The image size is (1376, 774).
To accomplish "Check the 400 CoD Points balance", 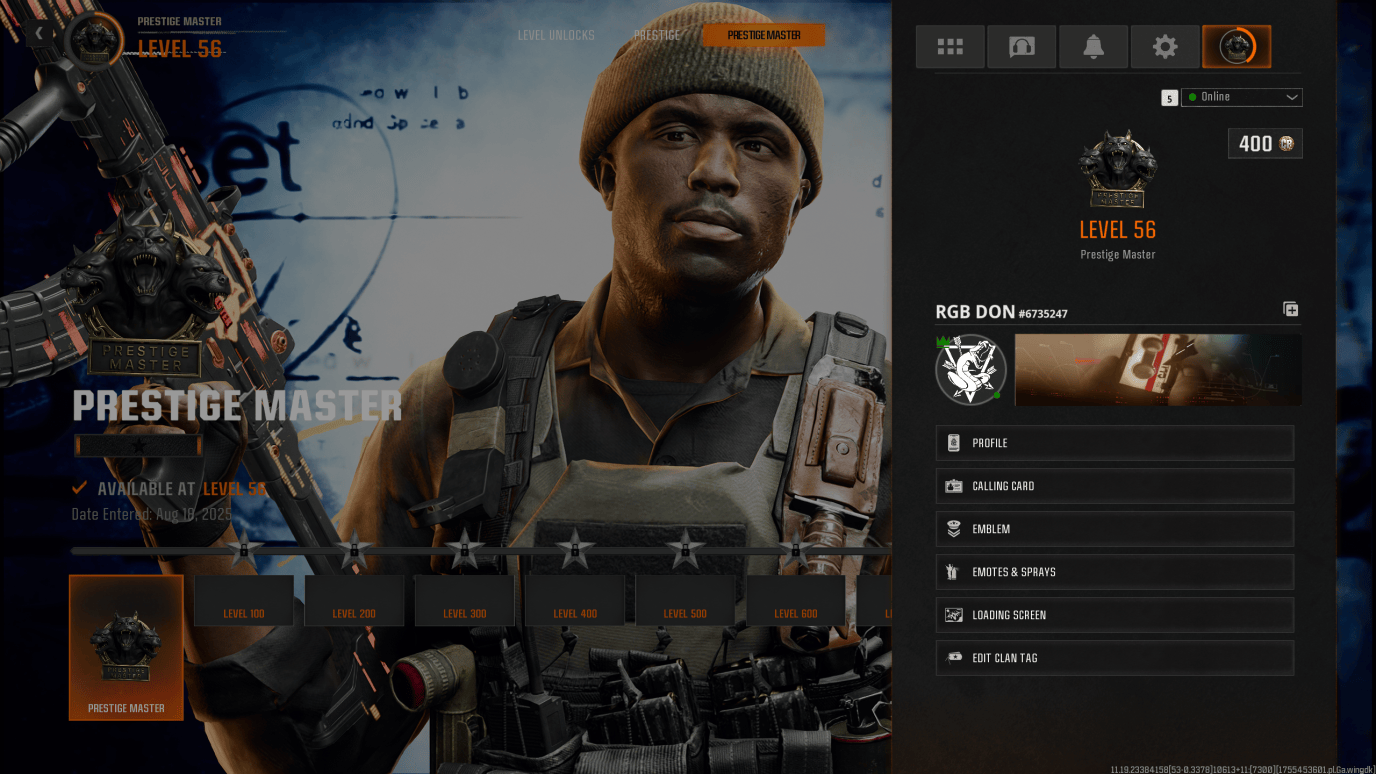I will (x=1264, y=143).
